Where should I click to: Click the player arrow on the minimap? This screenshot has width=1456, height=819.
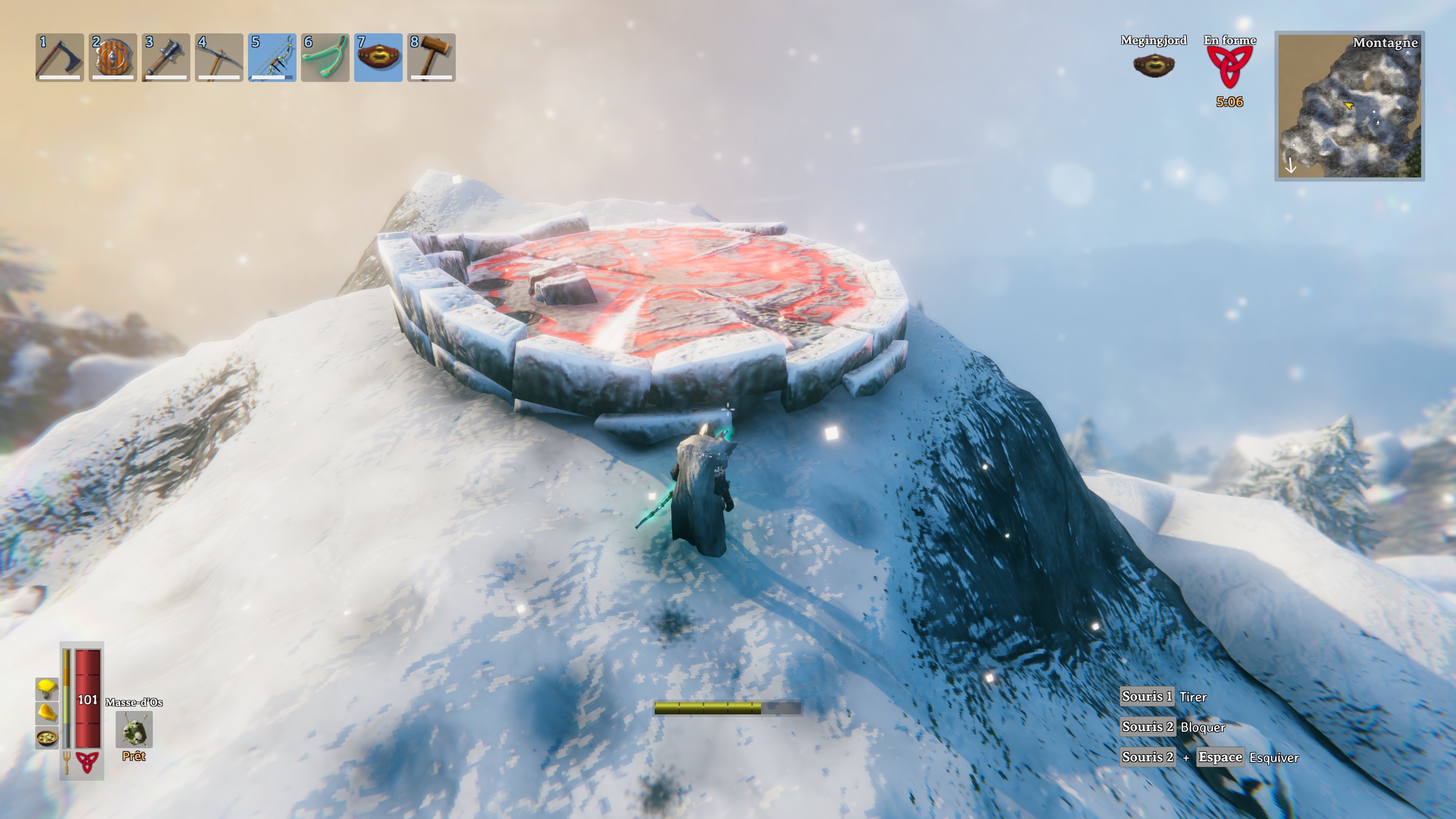[x=1349, y=106]
